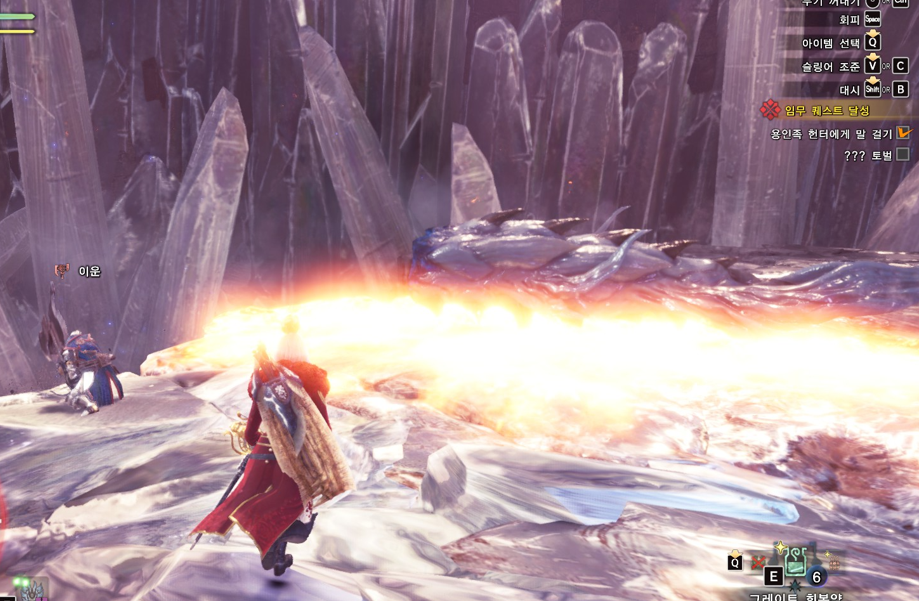This screenshot has height=601, width=919.
Task: Click the monster icon in bottom-left corner
Action: coord(30,590)
